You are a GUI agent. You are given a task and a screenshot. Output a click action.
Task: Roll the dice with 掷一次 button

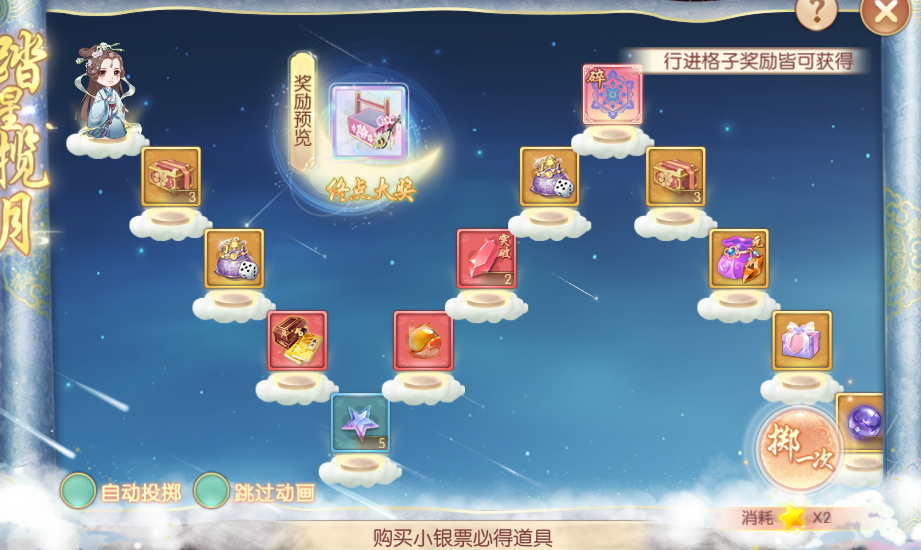797,447
